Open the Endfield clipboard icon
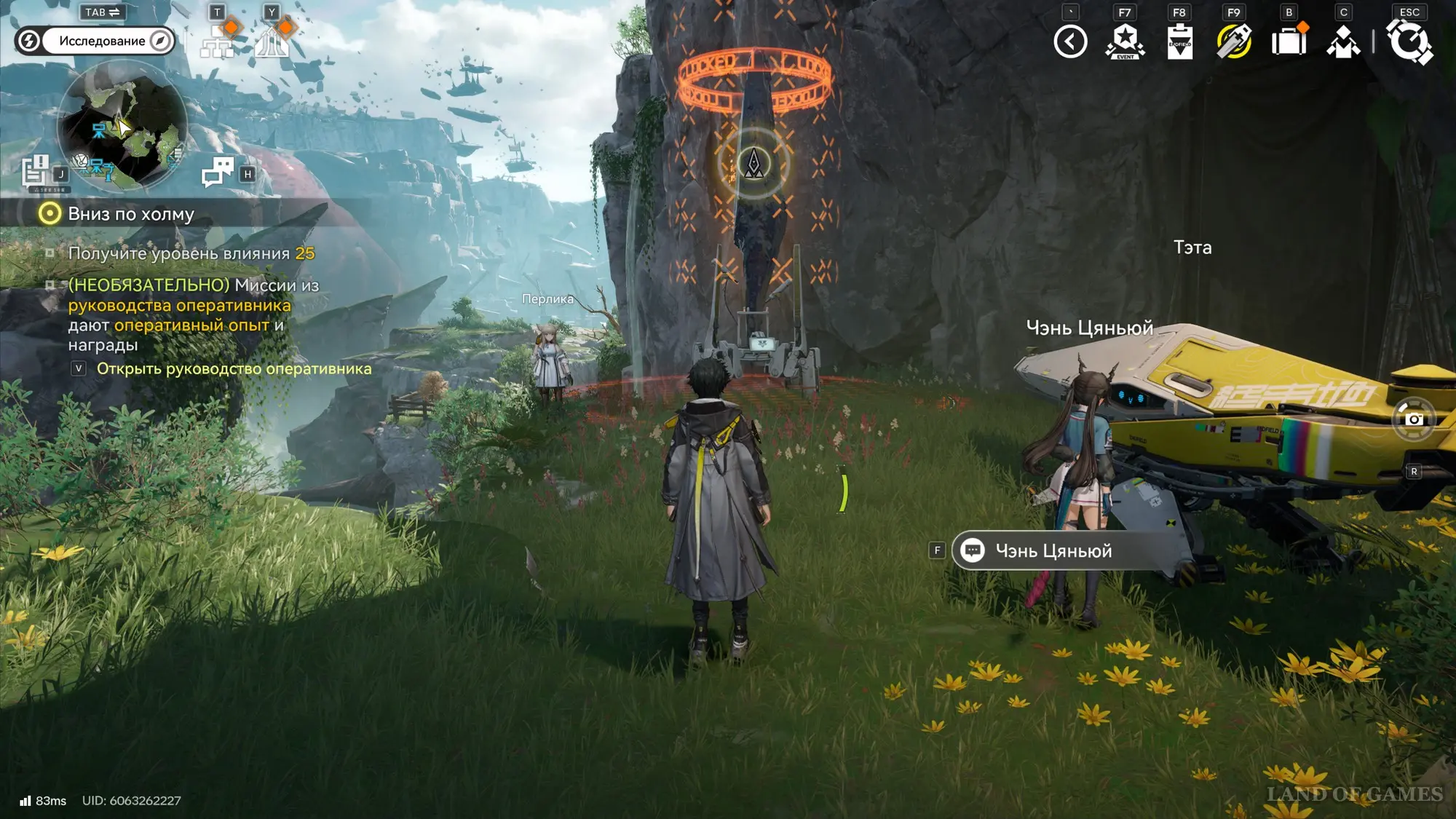The width and height of the screenshot is (1456, 819). click(x=1179, y=41)
